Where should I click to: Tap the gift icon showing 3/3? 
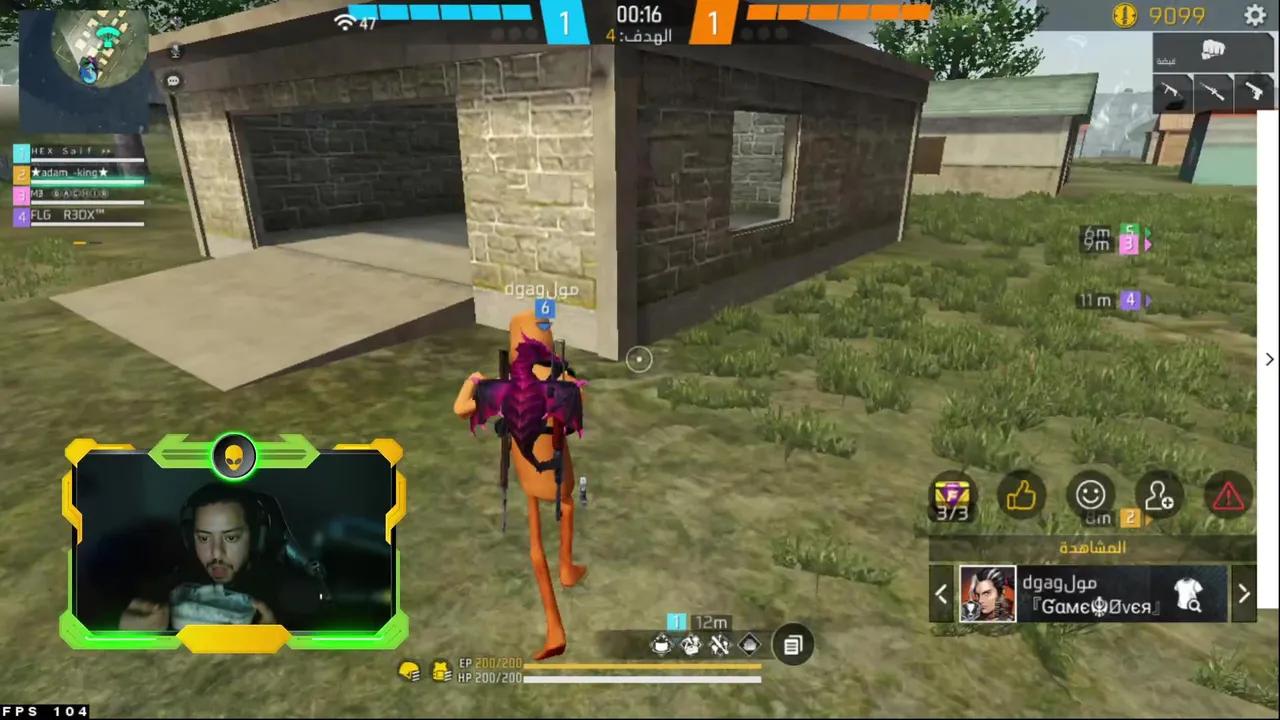(952, 495)
